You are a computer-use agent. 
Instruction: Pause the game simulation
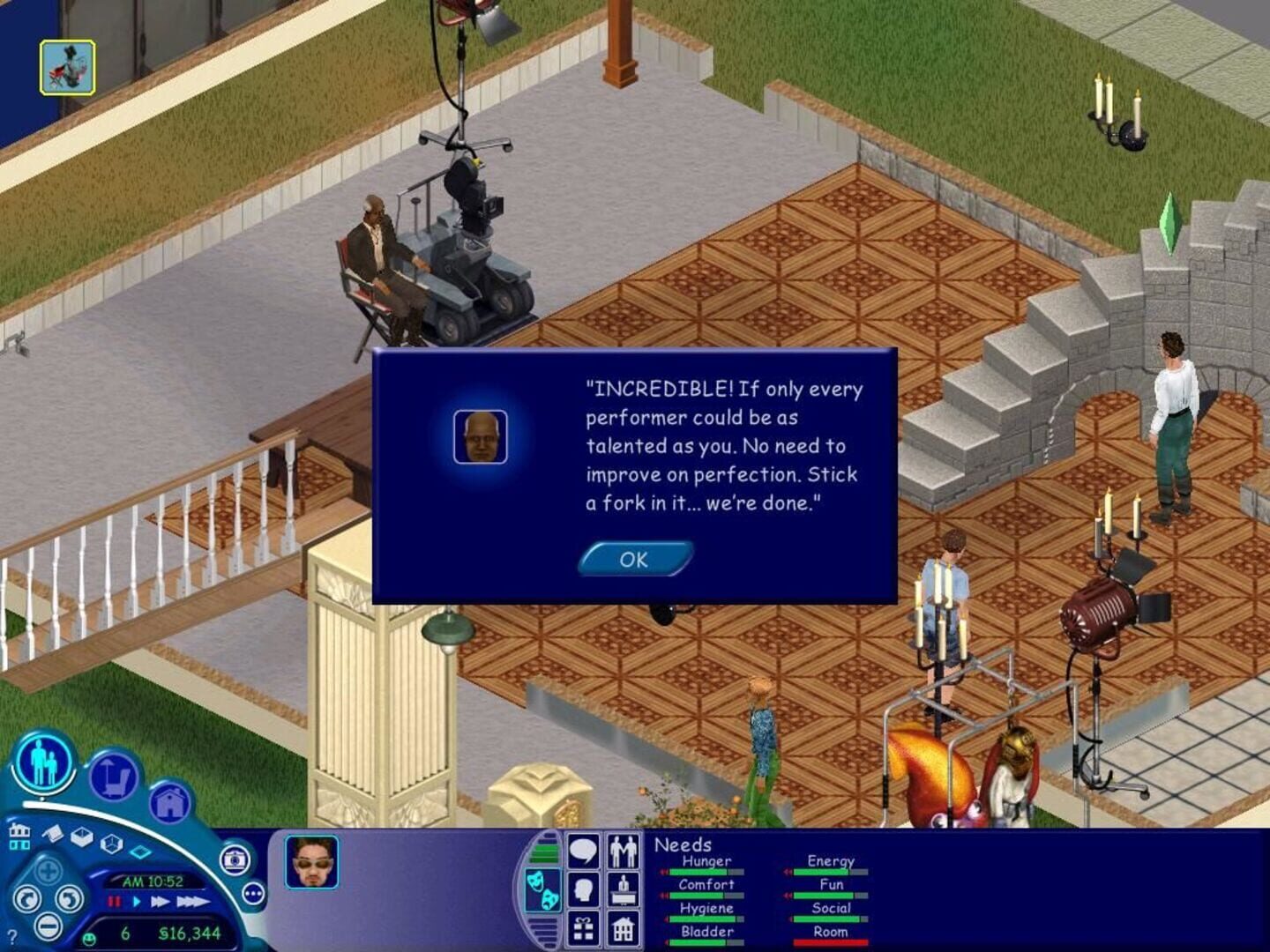click(x=113, y=901)
